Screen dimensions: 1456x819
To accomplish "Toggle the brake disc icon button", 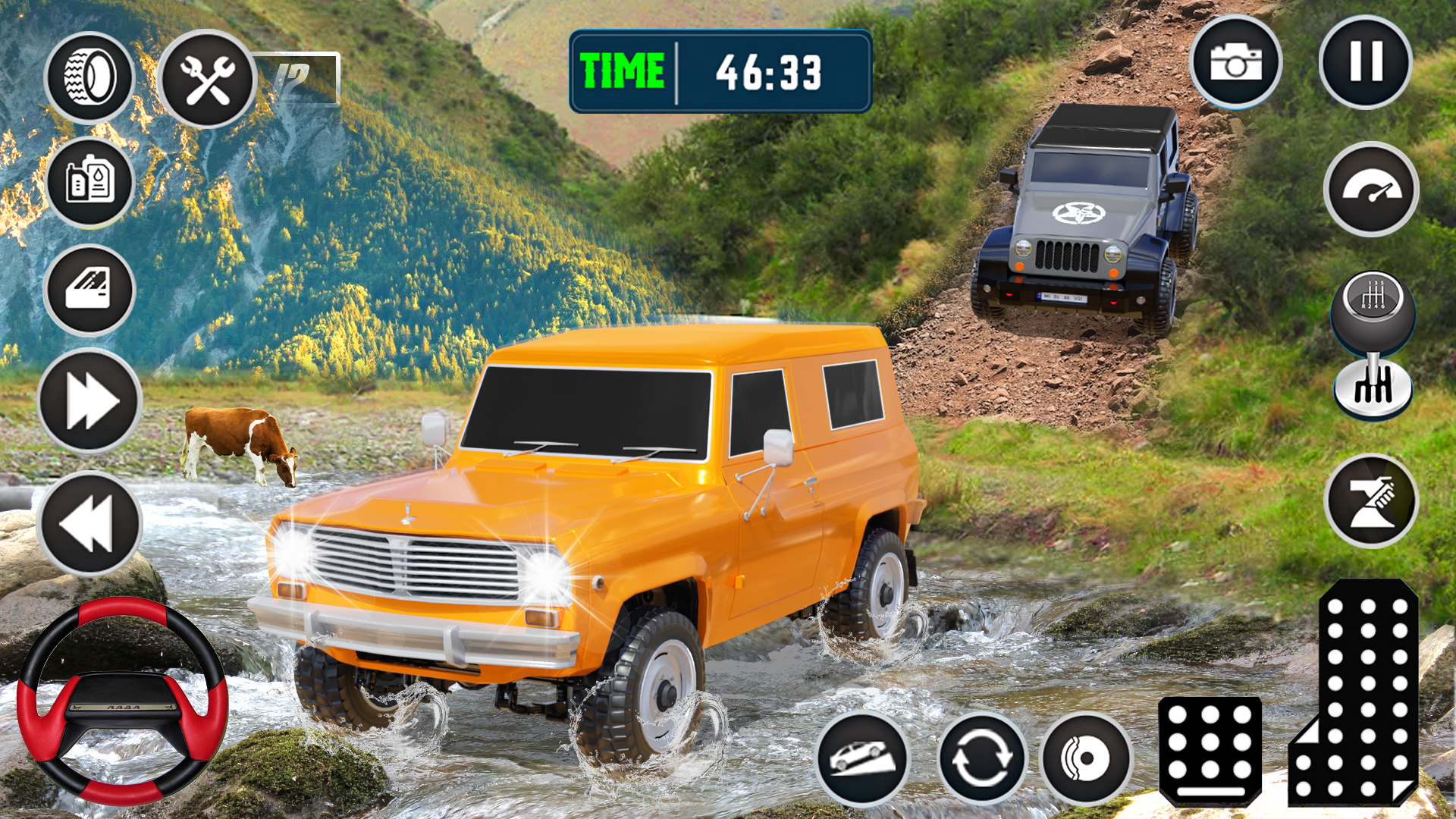I will click(x=1086, y=758).
